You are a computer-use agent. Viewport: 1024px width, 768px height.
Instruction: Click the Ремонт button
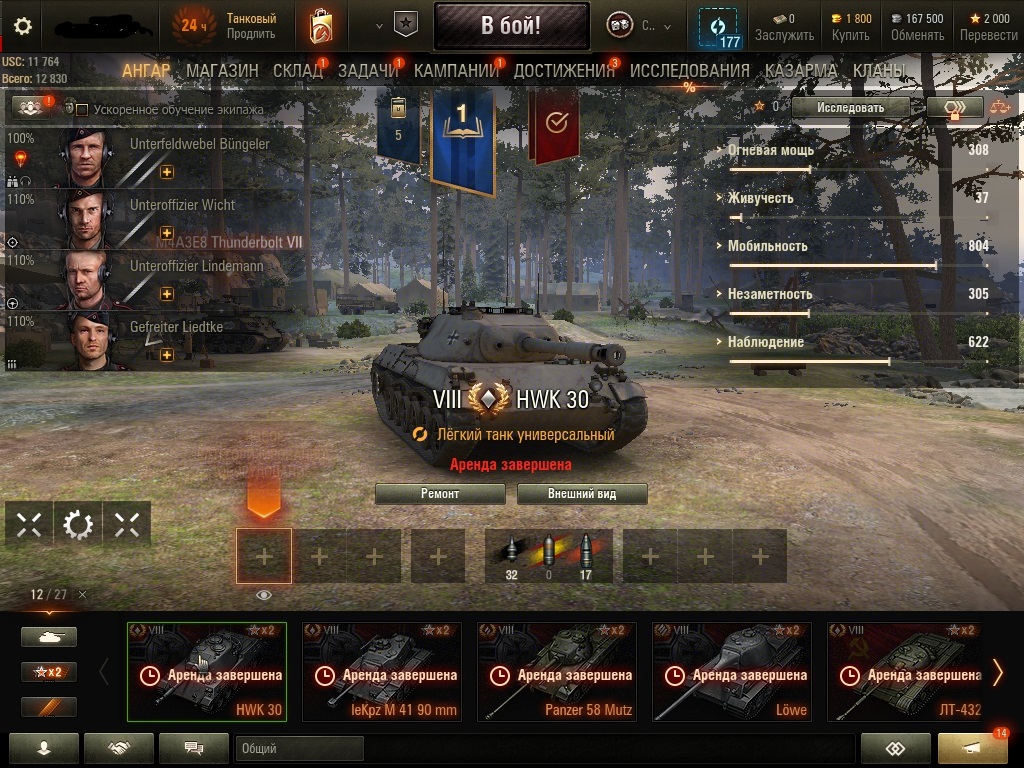pyautogui.click(x=440, y=494)
